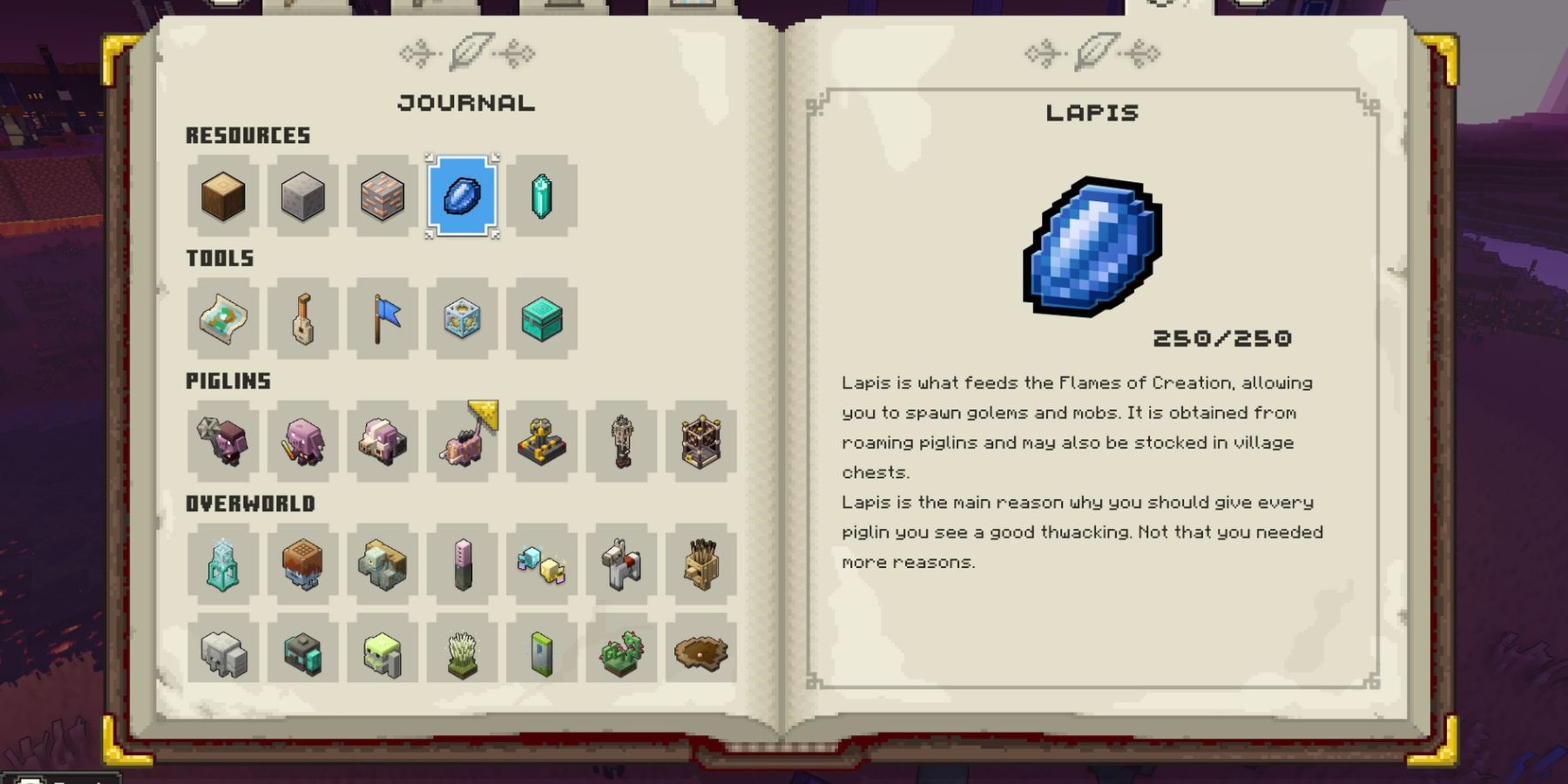Select the Wood resource entry
This screenshot has height=784, width=1568.
click(220, 196)
